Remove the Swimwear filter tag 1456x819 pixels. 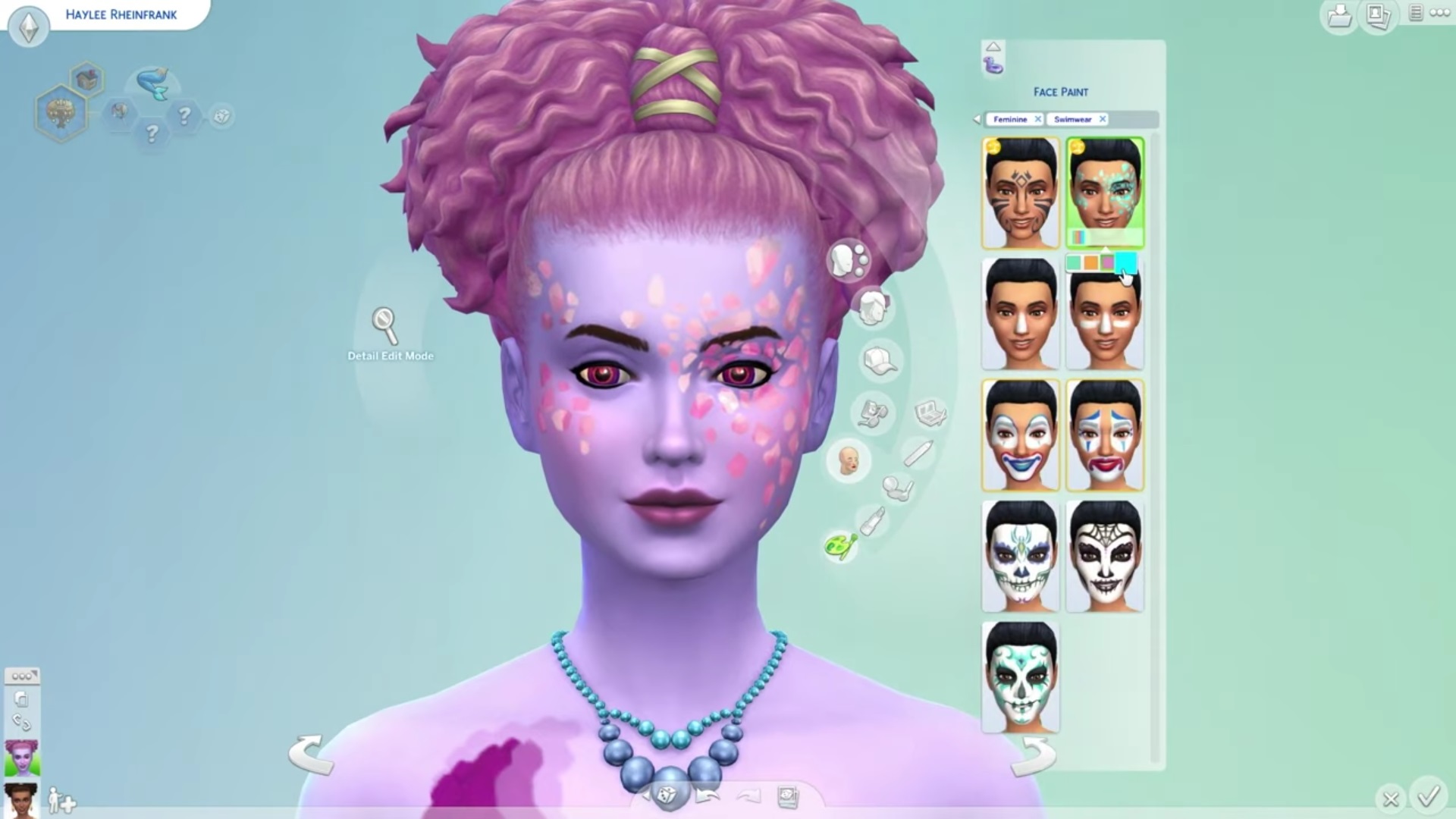click(1103, 119)
